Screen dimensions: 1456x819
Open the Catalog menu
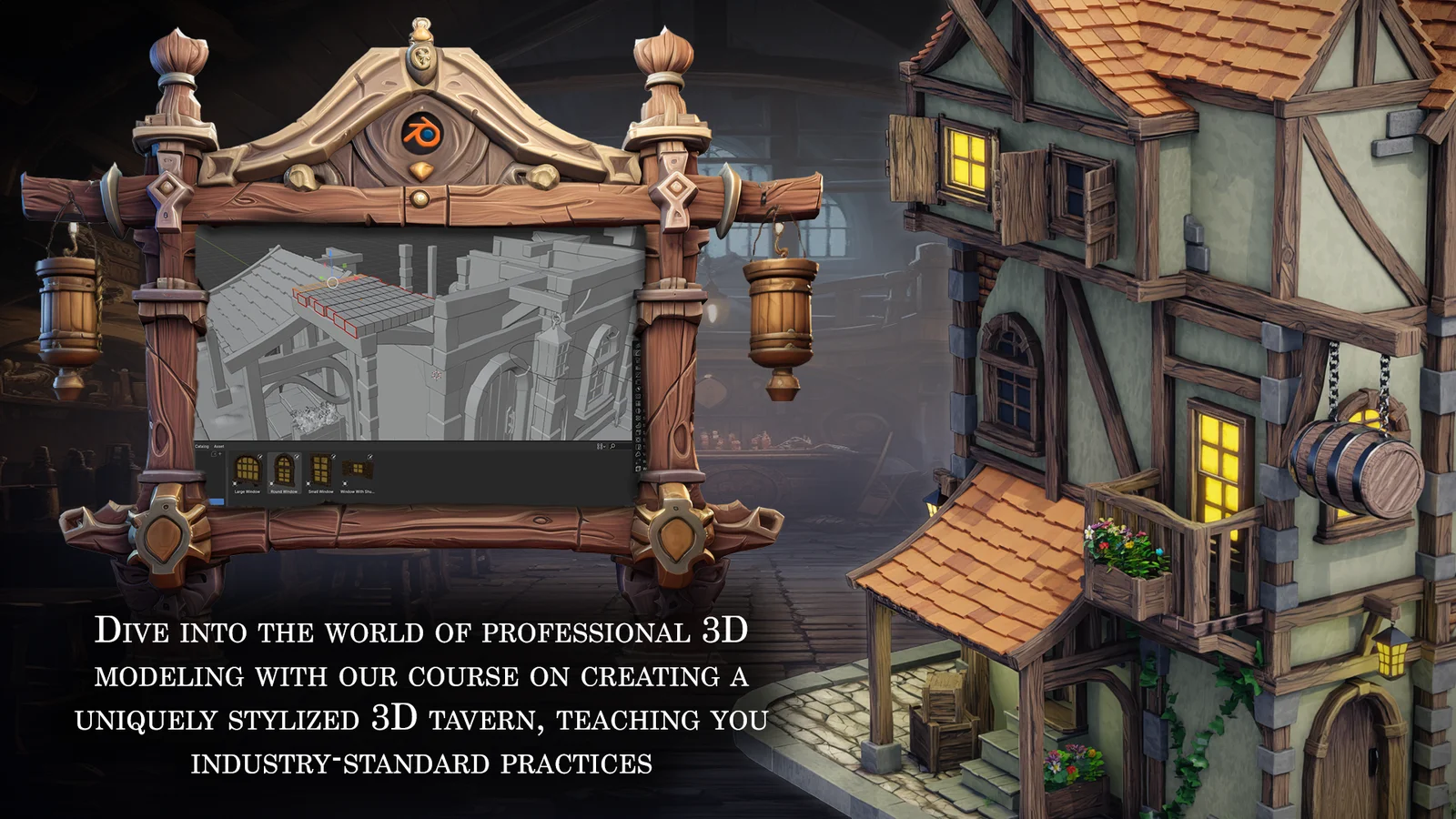tap(200, 446)
